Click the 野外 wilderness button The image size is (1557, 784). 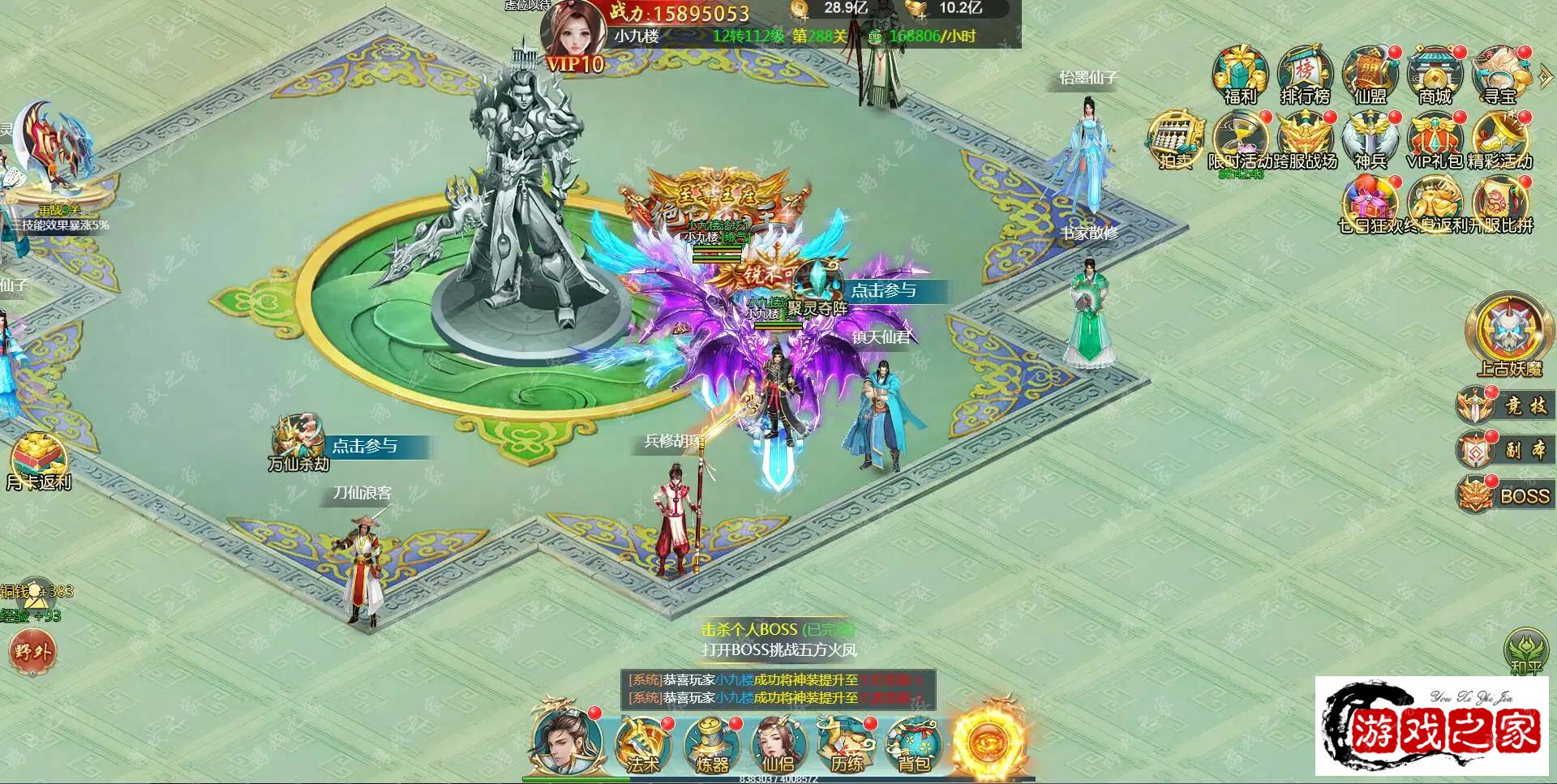pyautogui.click(x=32, y=651)
